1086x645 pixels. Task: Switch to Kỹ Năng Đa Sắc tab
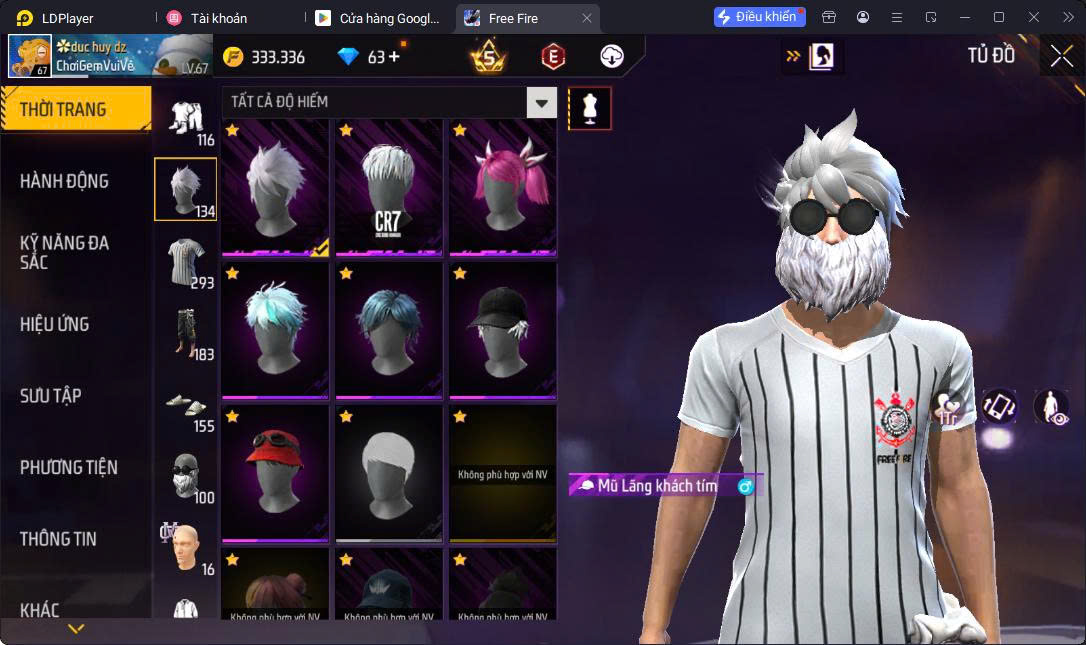(x=64, y=252)
